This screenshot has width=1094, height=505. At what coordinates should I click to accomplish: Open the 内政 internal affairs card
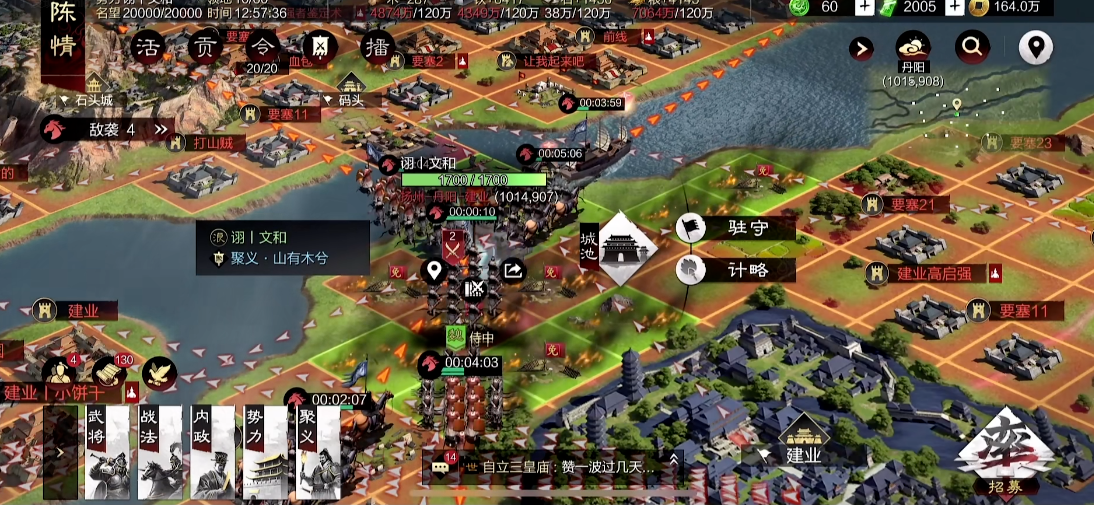coord(213,452)
